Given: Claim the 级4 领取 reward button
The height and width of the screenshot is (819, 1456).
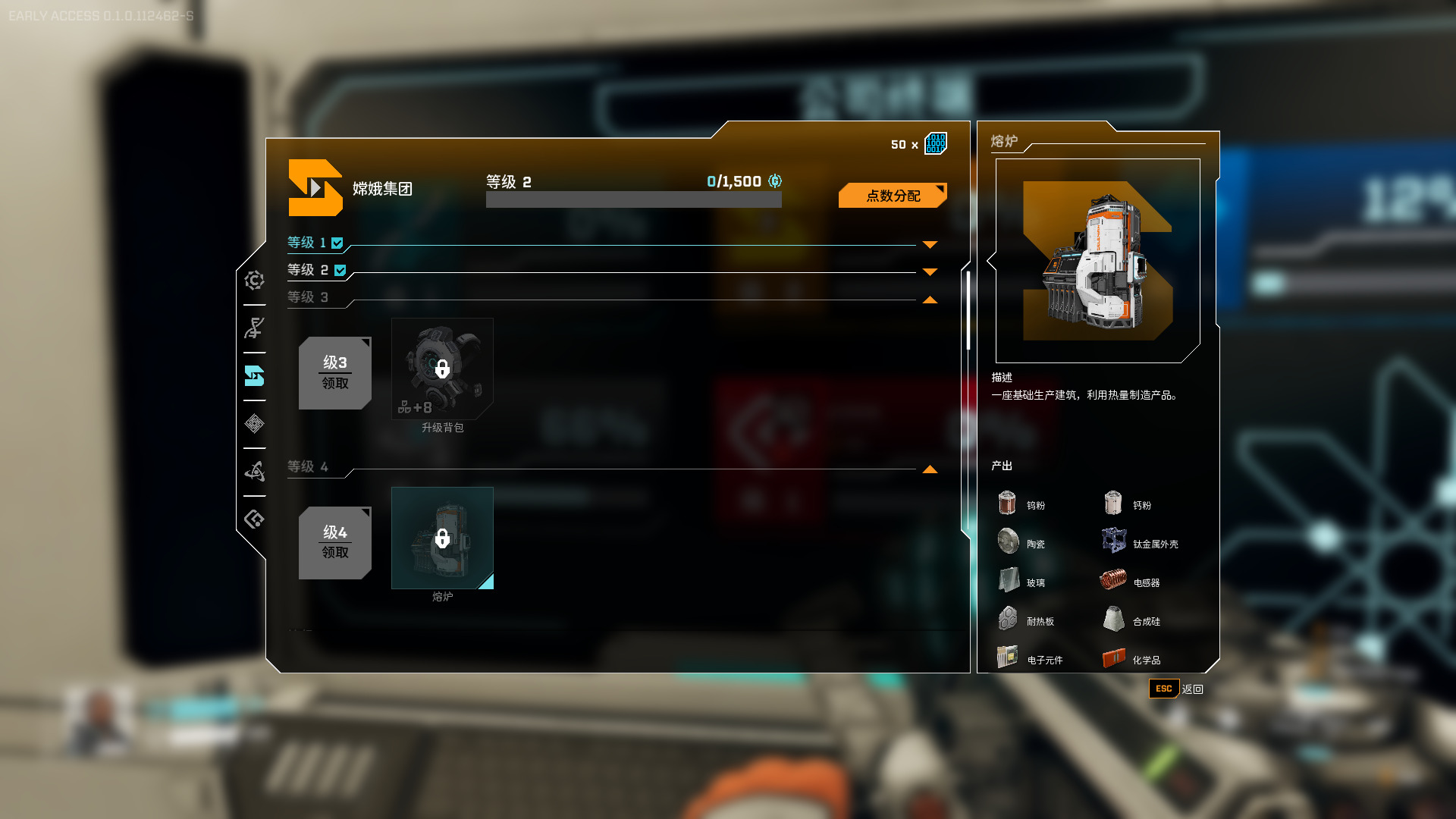Looking at the screenshot, I should pos(334,542).
